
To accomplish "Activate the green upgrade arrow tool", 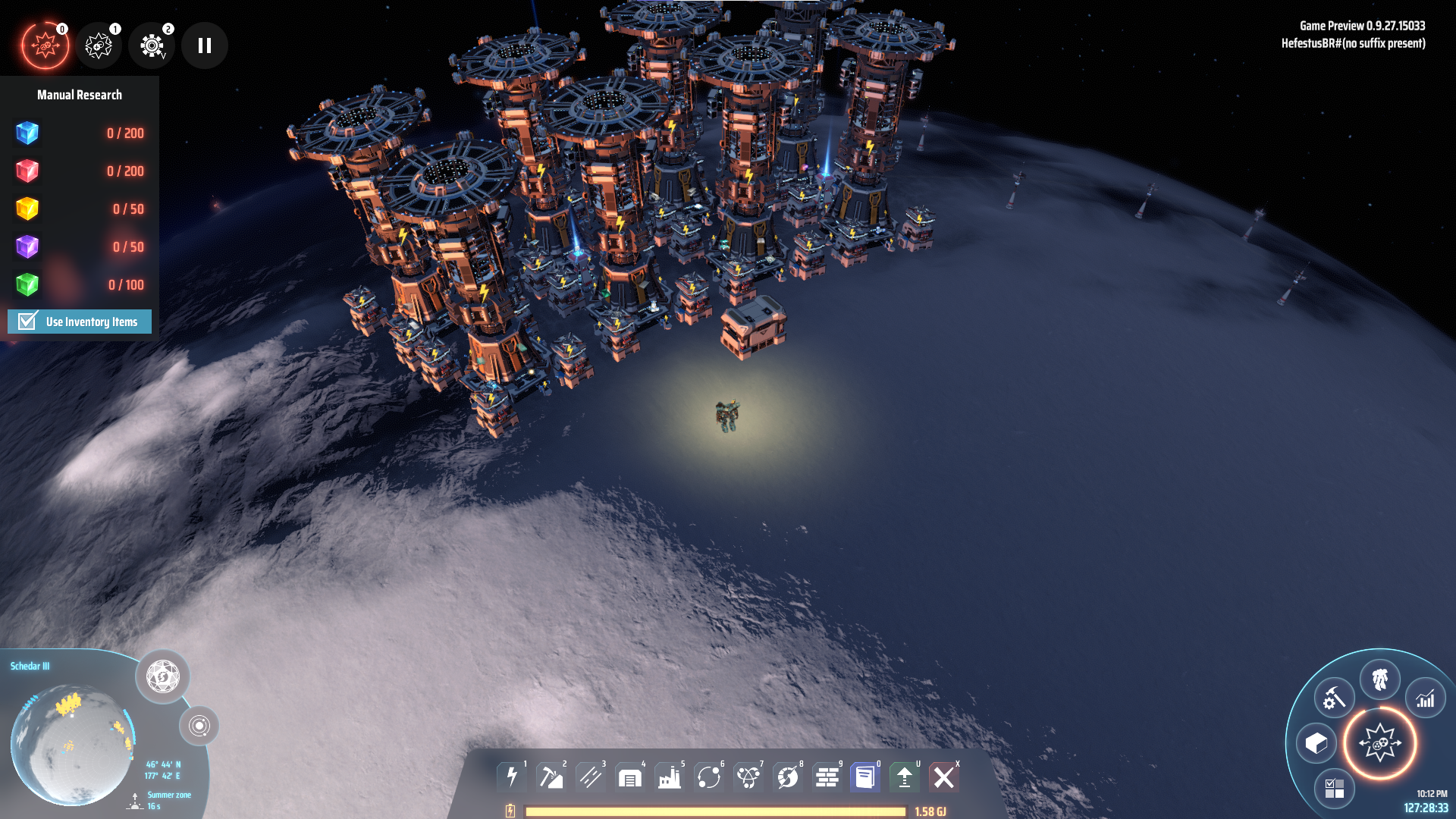I will click(905, 777).
